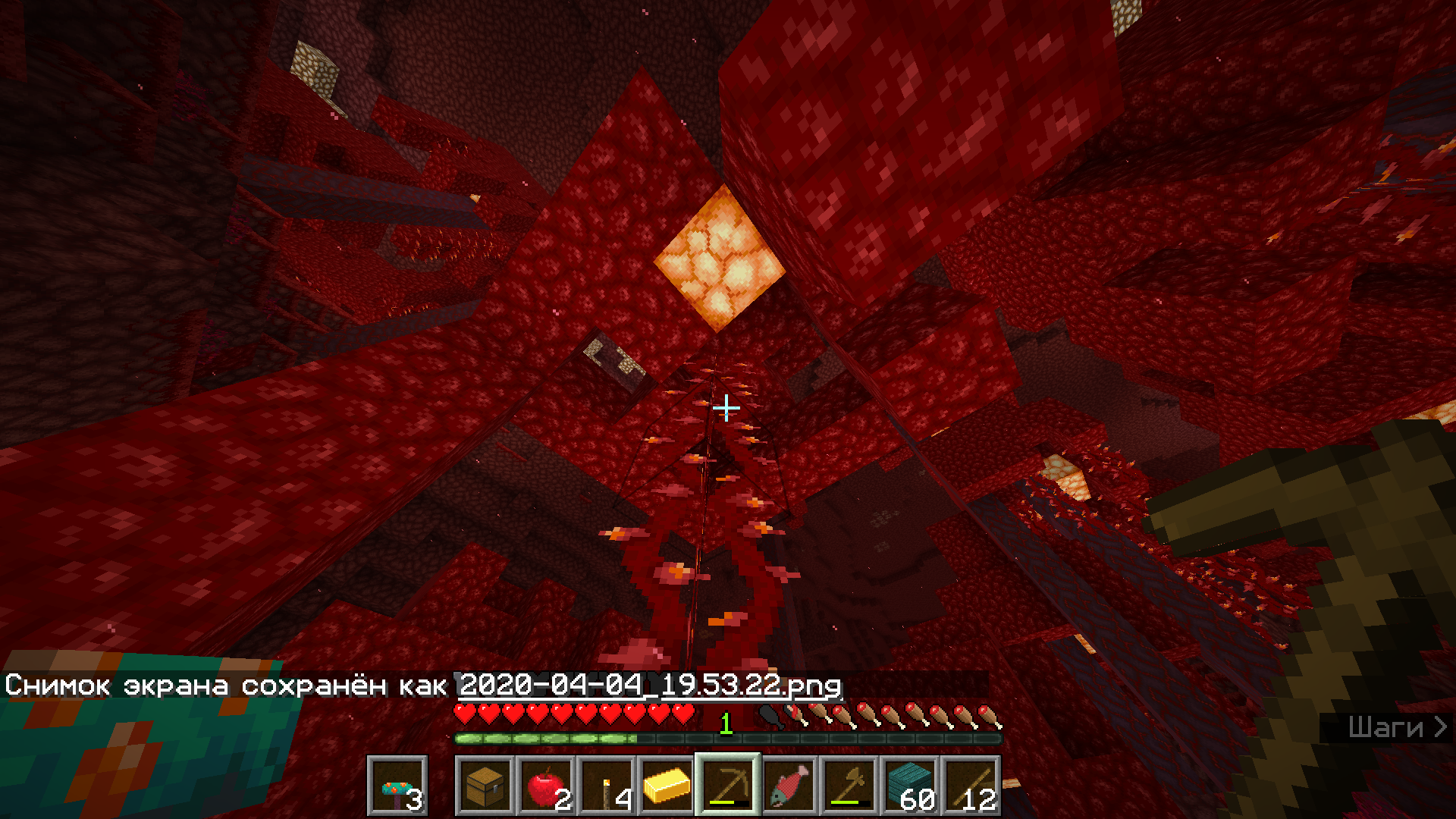The image size is (1456, 819).
Task: Select the wooden pickaxe slot
Action: pos(728,786)
